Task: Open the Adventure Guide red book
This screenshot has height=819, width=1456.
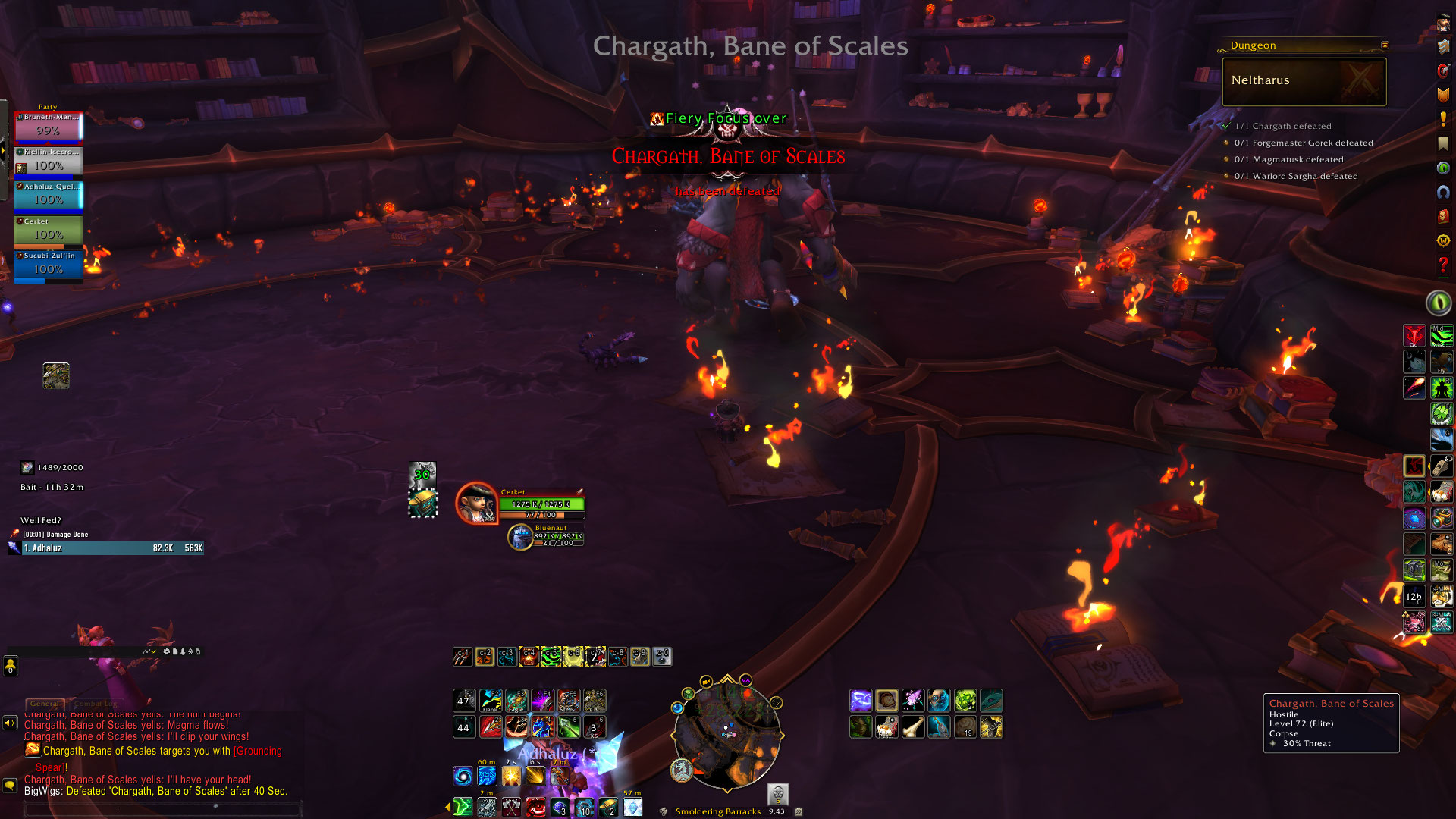Action: 1443,216
